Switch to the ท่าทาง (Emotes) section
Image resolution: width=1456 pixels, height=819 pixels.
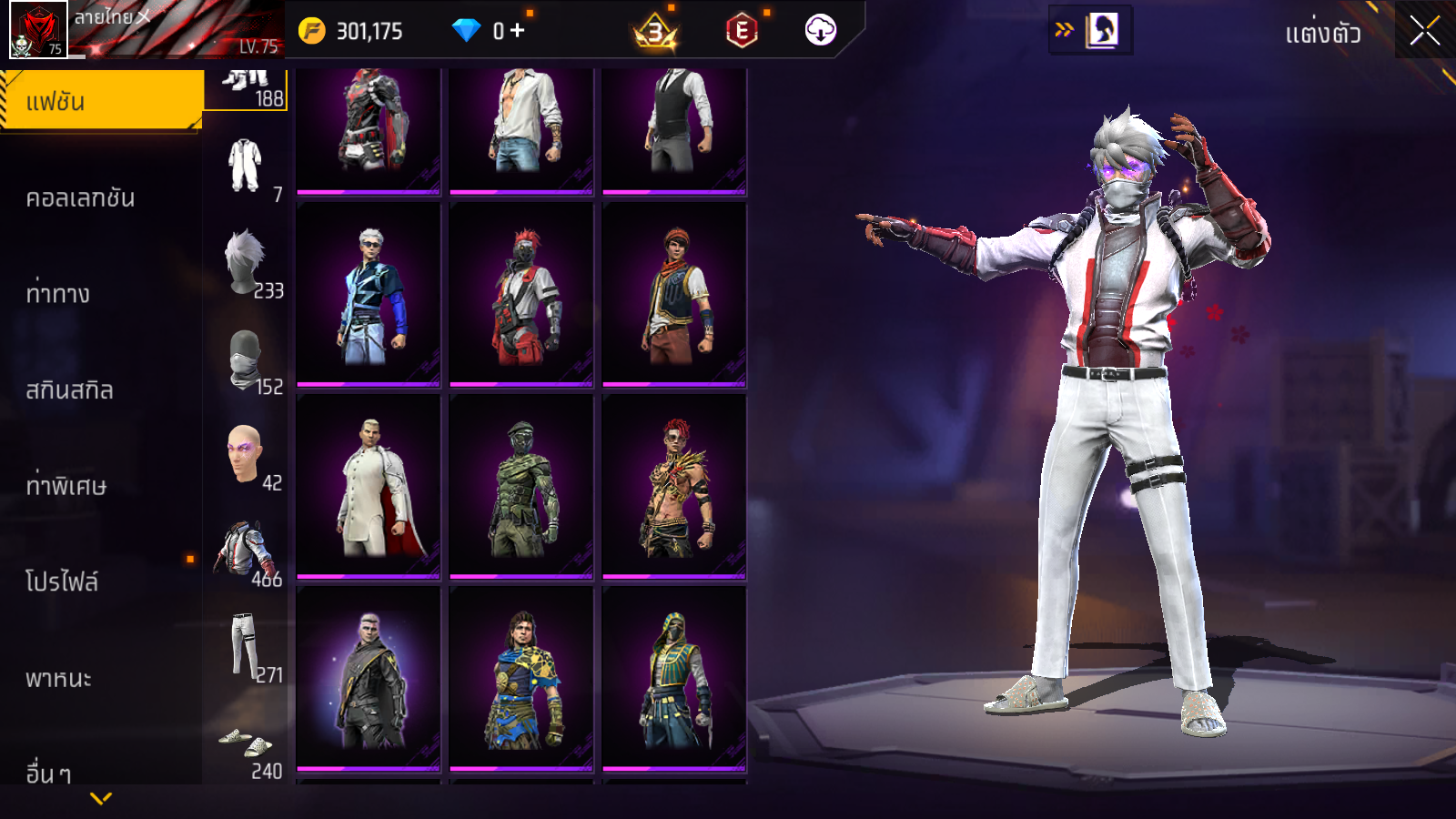click(x=58, y=294)
